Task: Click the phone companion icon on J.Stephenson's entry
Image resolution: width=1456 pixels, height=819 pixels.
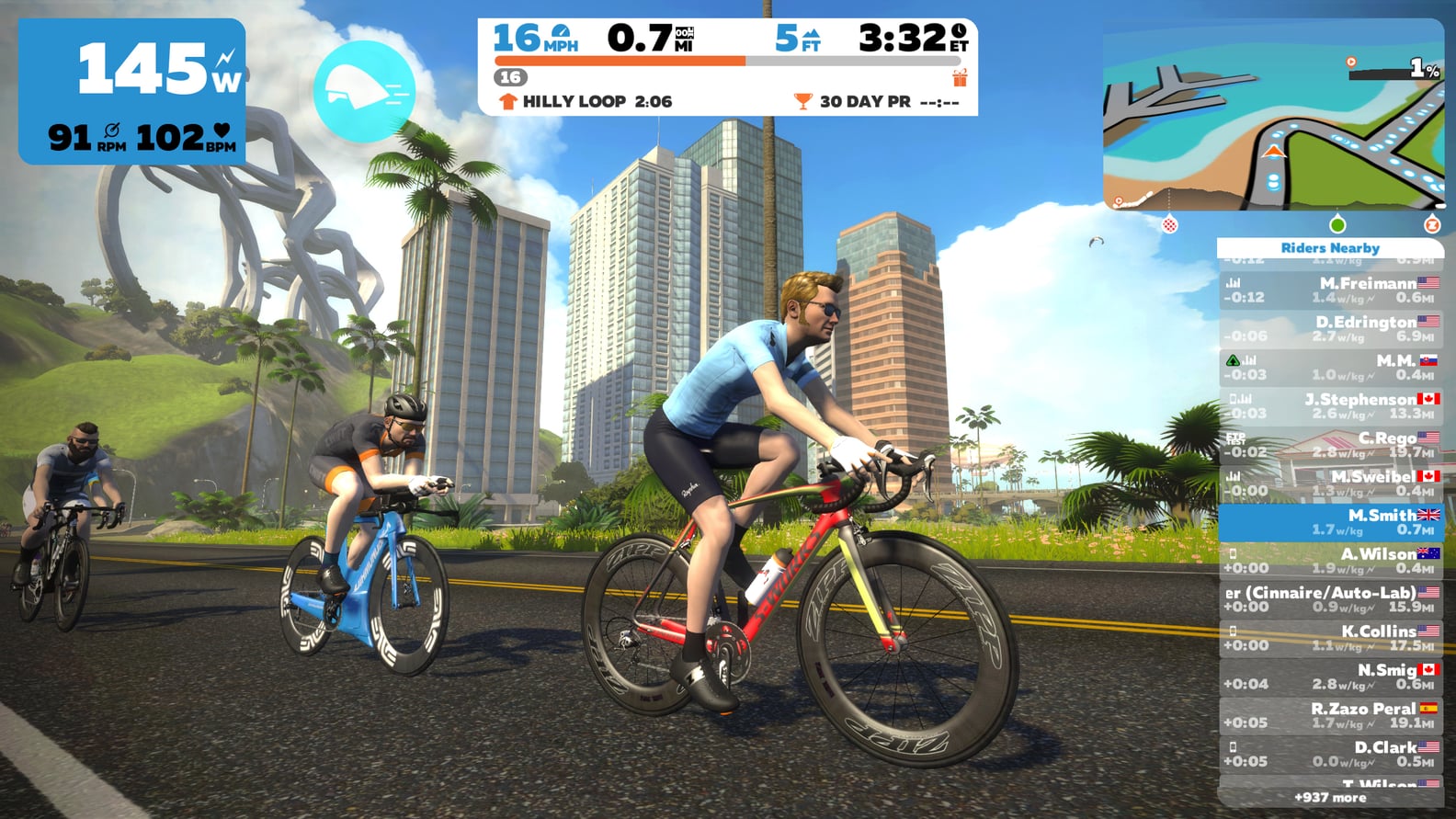Action: pyautogui.click(x=1232, y=398)
